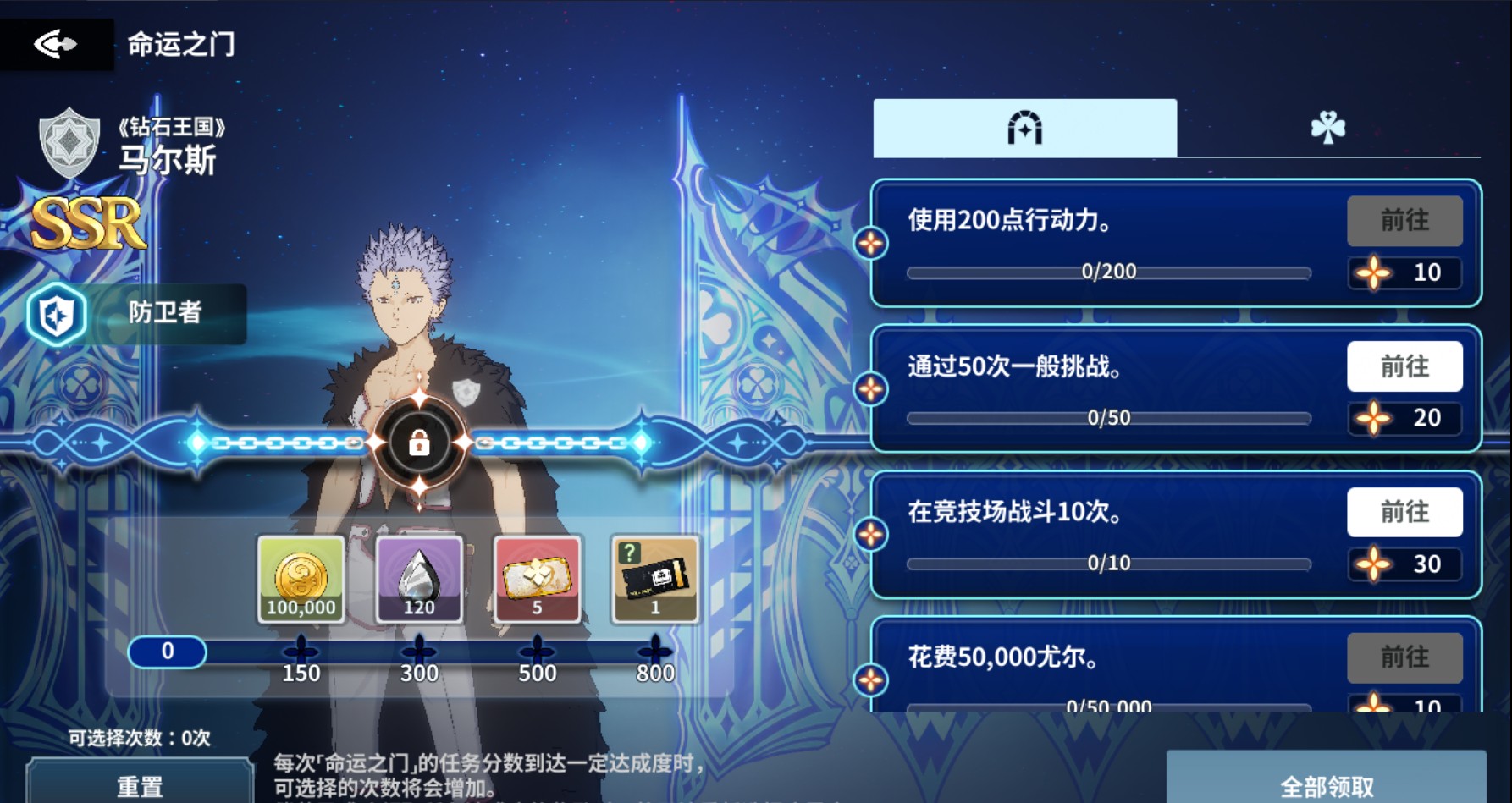Select the 120 crystal shard reward icon

click(419, 578)
